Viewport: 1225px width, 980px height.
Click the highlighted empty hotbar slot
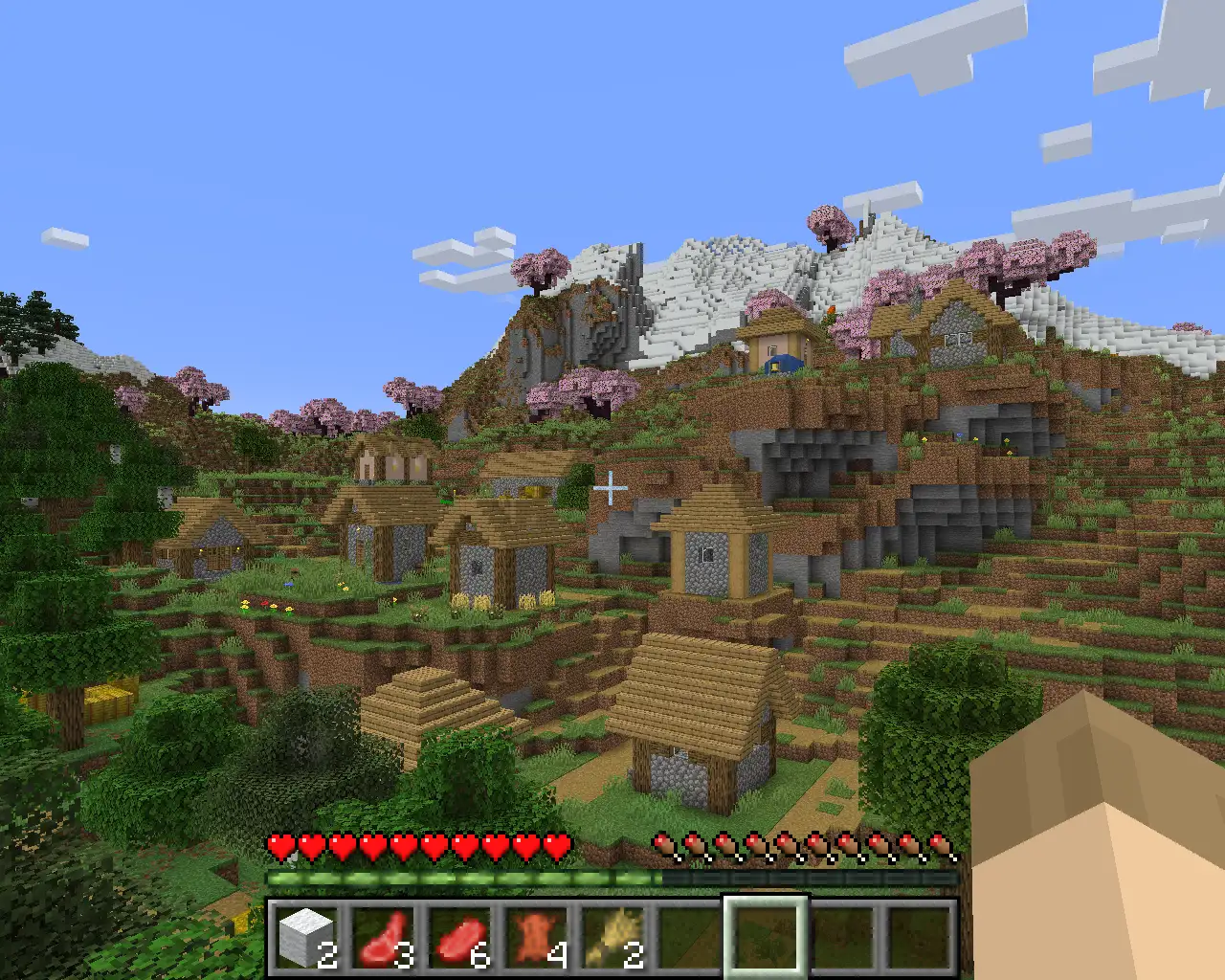pos(766,936)
